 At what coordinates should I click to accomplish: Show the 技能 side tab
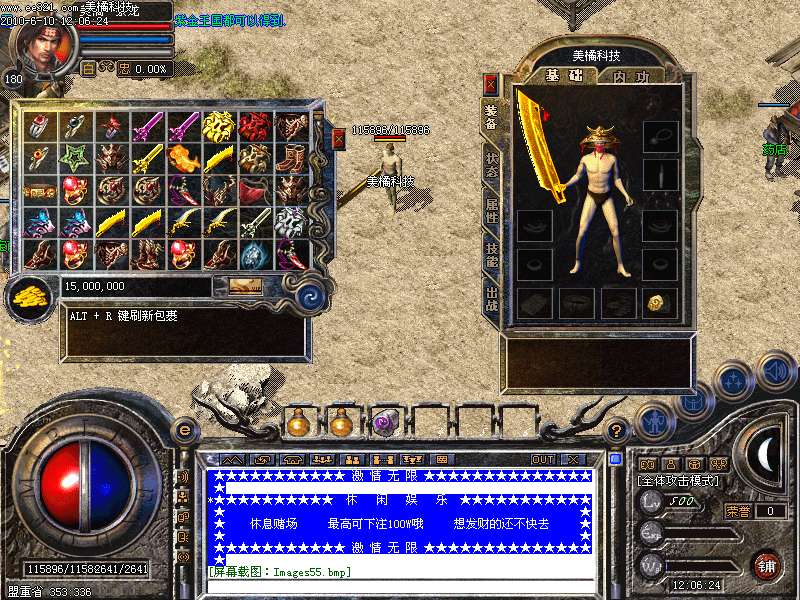click(x=491, y=255)
